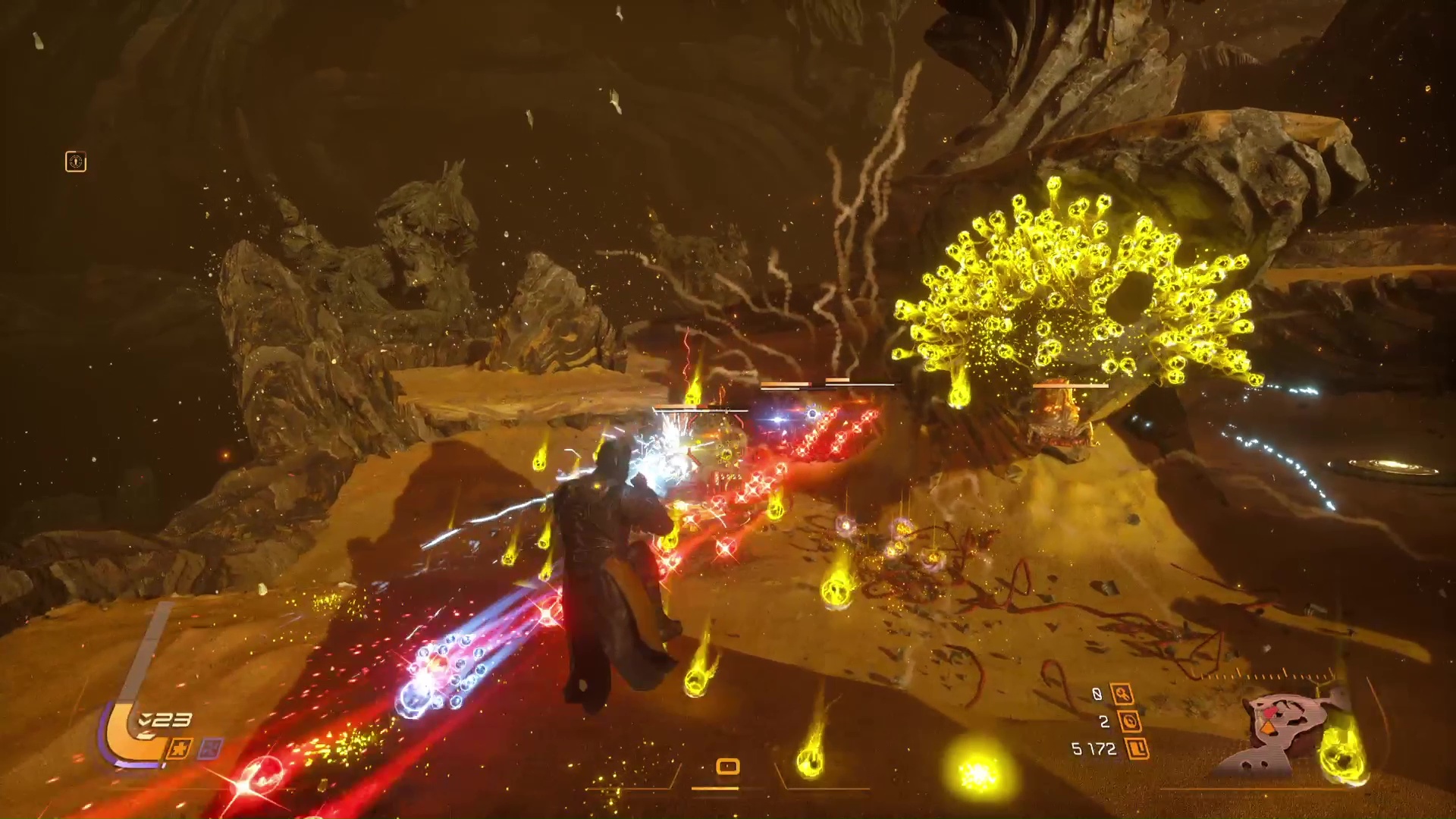Select the purple square consumable icon beside the star icon

tap(209, 750)
